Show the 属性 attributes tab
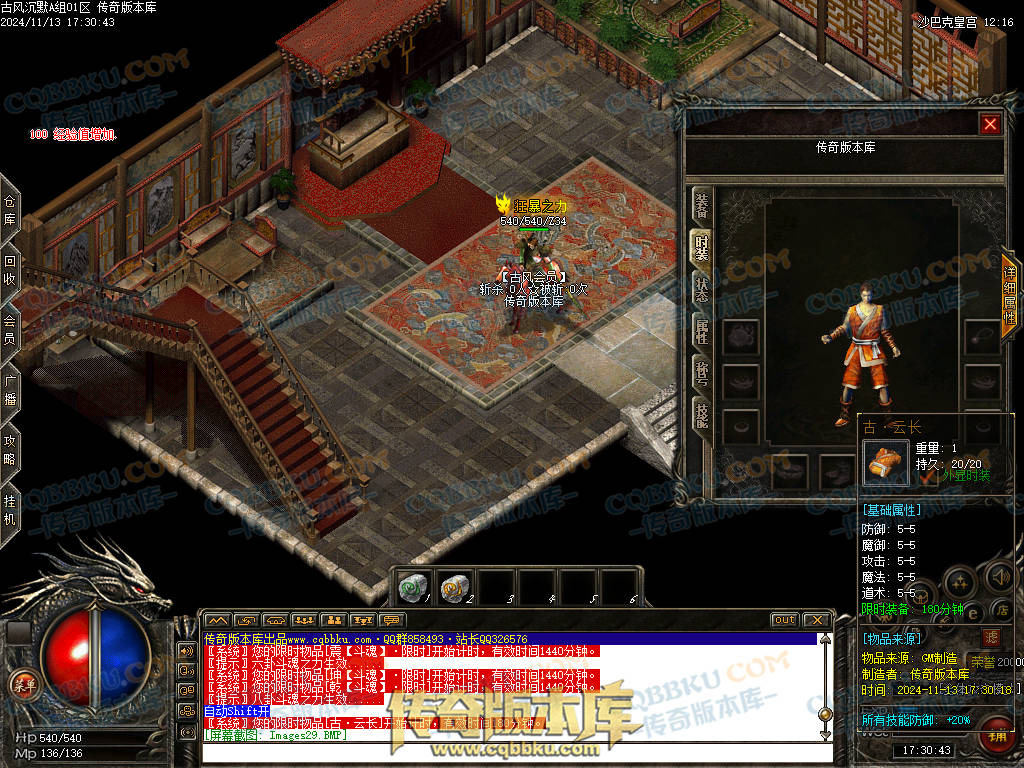The width and height of the screenshot is (1024, 768). pos(702,331)
